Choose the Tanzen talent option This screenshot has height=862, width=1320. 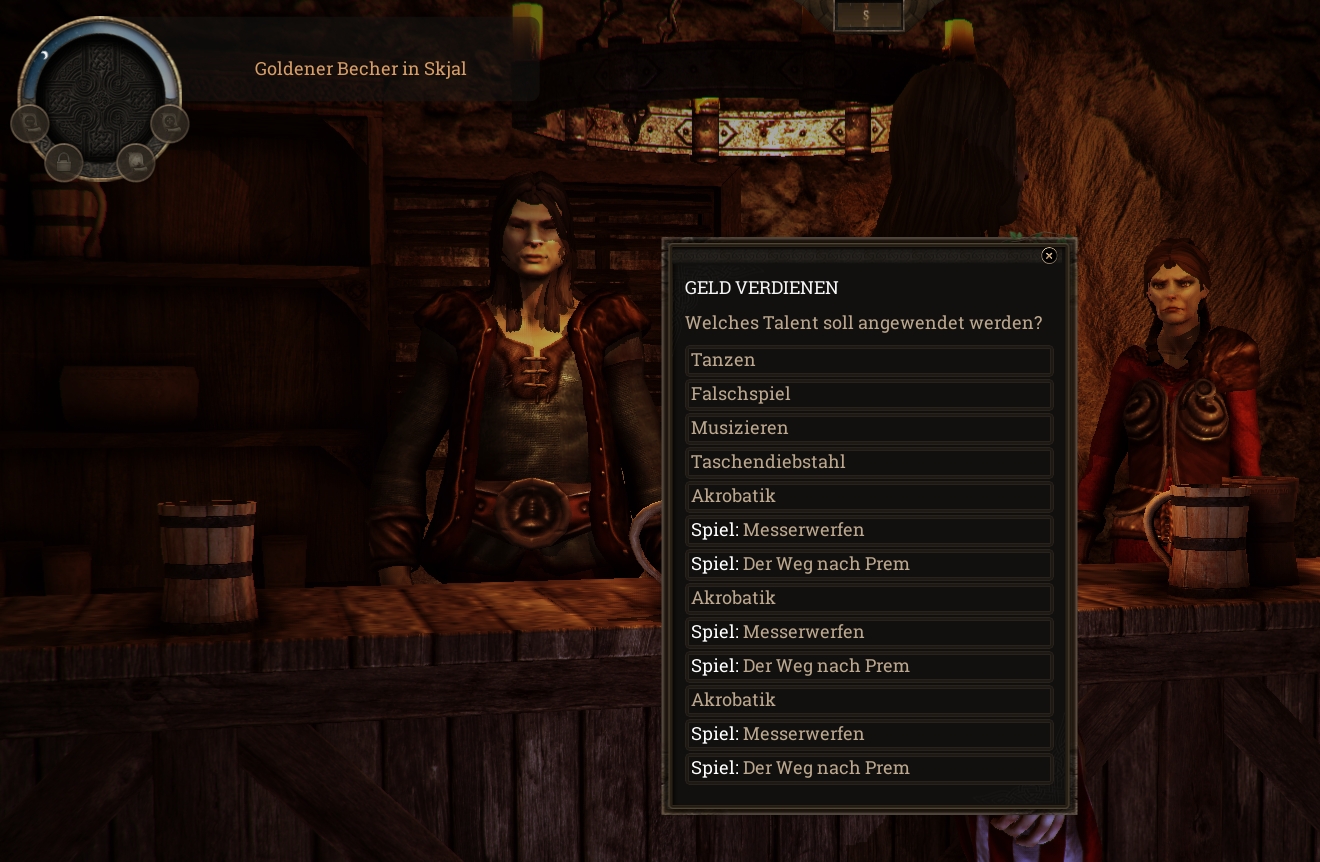[869, 360]
